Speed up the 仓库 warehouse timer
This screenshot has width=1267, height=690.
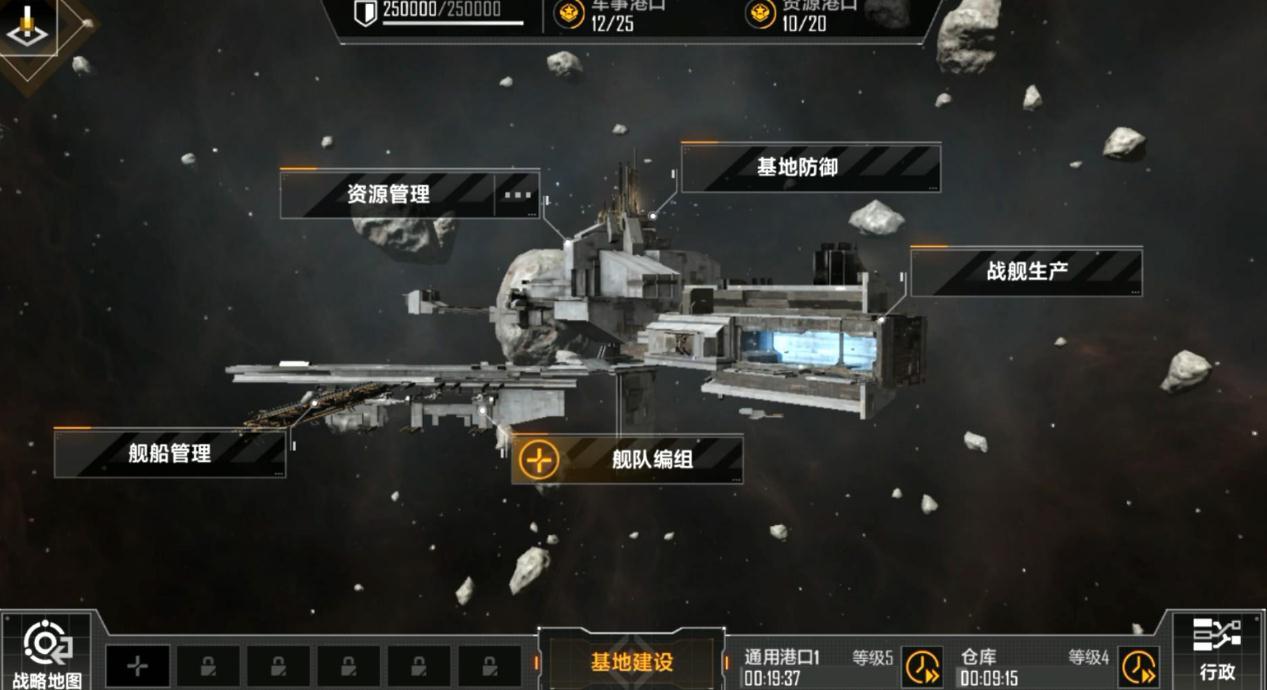pos(1138,667)
